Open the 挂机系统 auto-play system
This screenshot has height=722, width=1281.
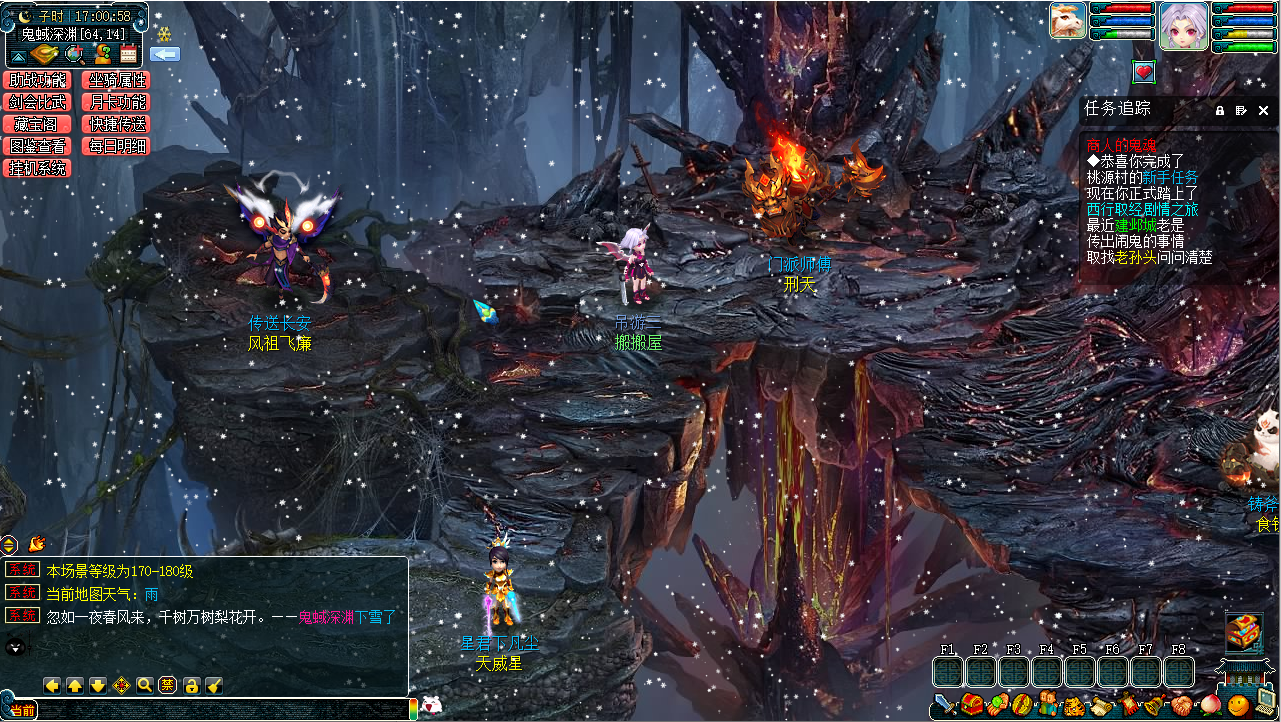37,168
